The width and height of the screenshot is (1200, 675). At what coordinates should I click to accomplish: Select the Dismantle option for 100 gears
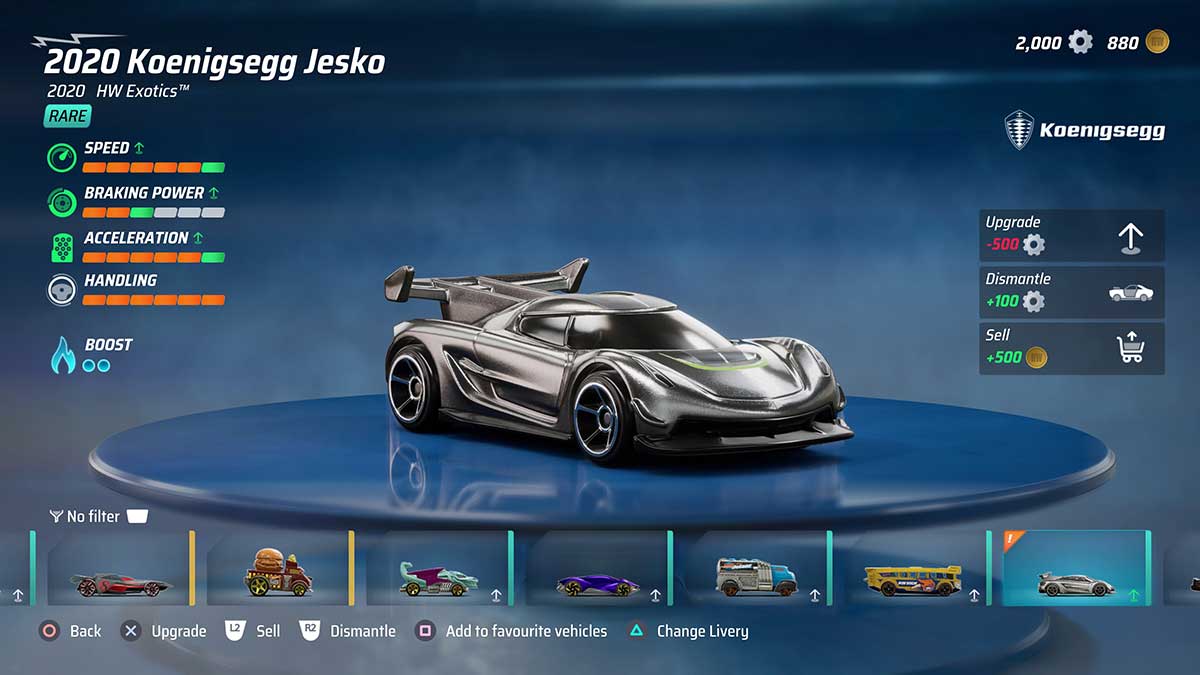coord(1071,291)
